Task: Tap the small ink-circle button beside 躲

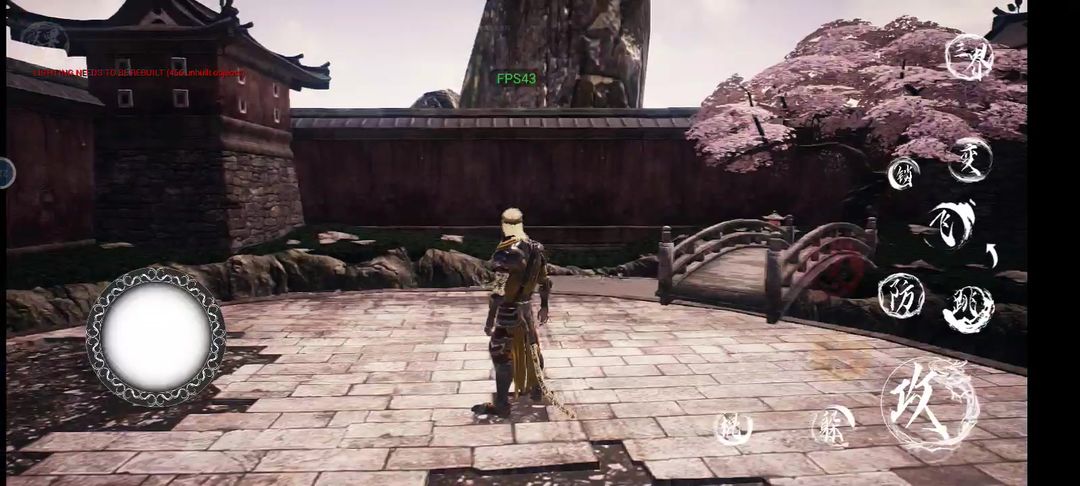Action: pos(733,428)
